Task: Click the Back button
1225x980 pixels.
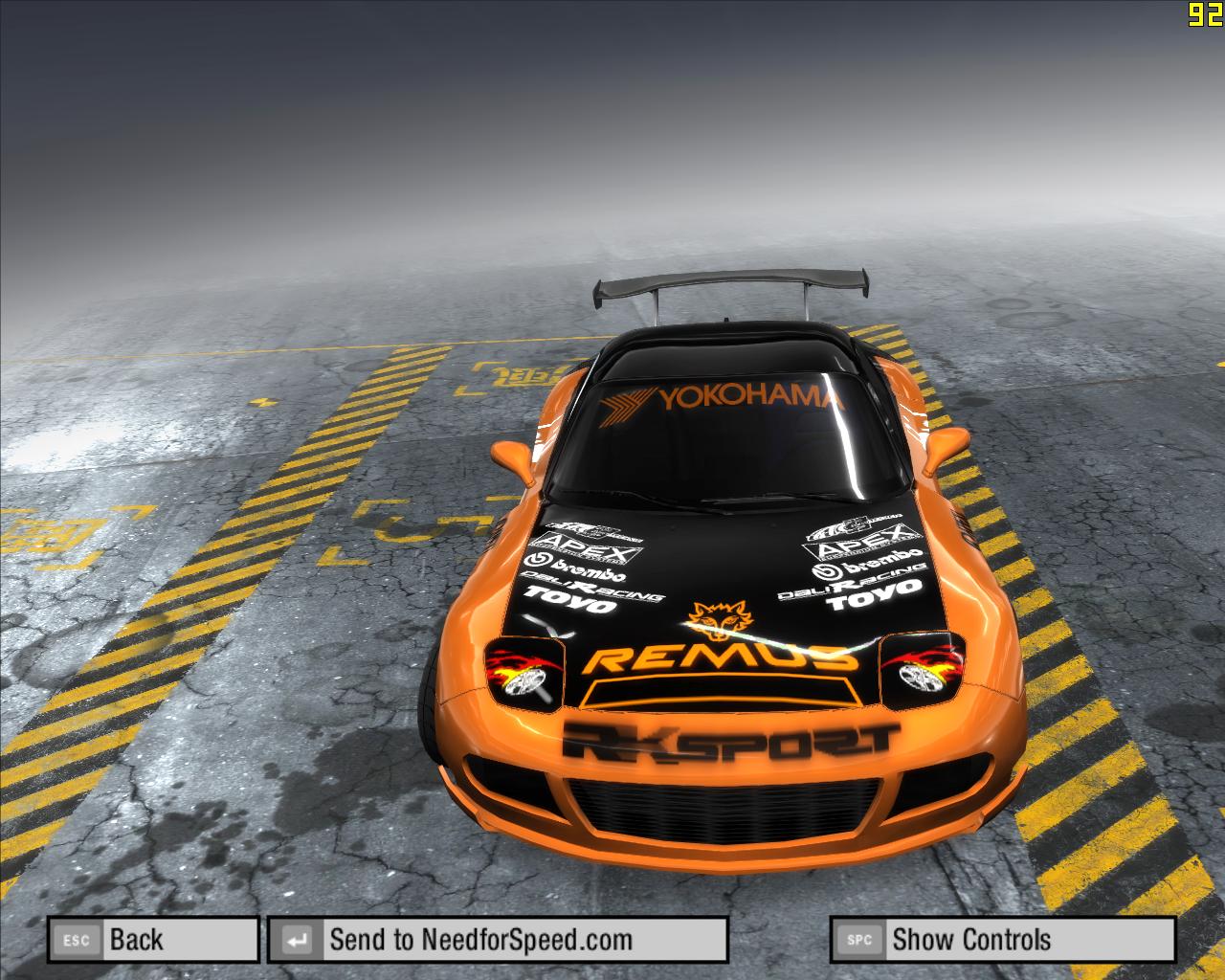Action: pyautogui.click(x=153, y=940)
